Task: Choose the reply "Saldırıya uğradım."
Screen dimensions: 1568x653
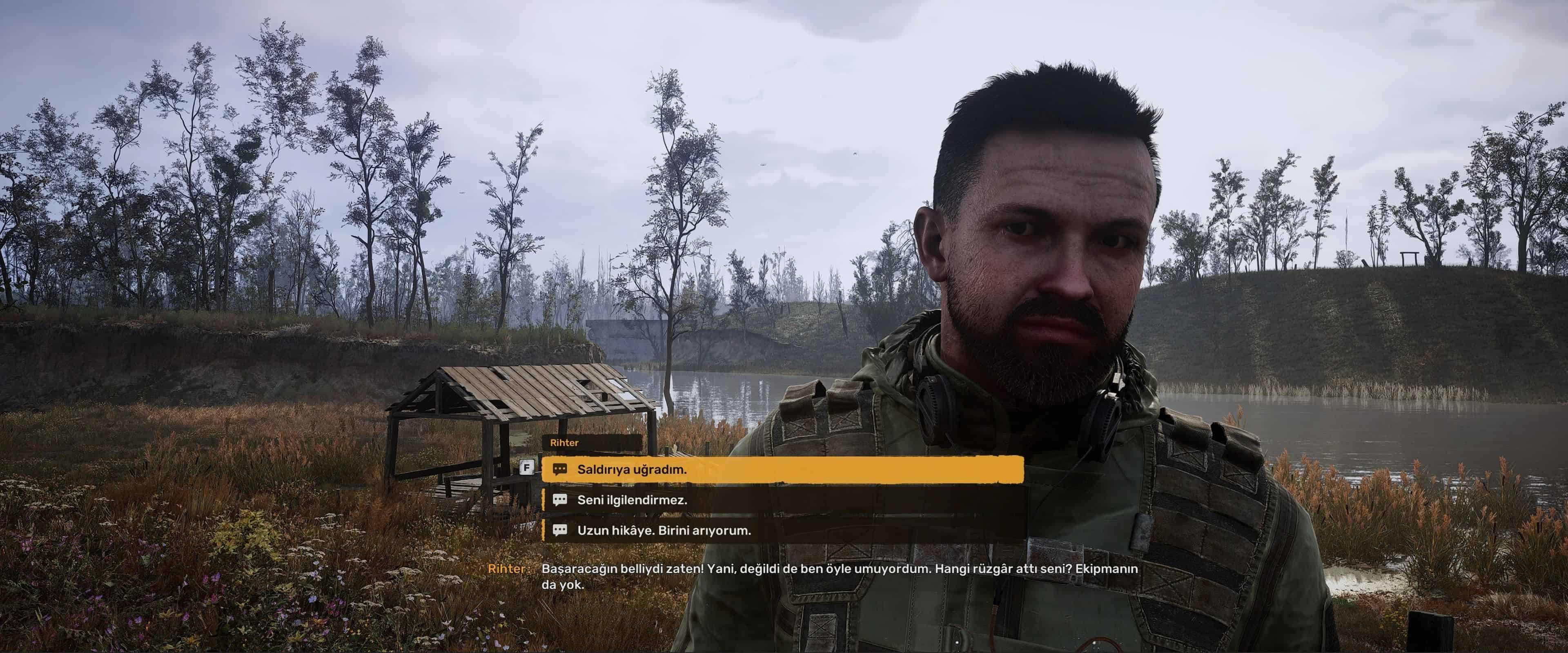Action: coord(631,469)
